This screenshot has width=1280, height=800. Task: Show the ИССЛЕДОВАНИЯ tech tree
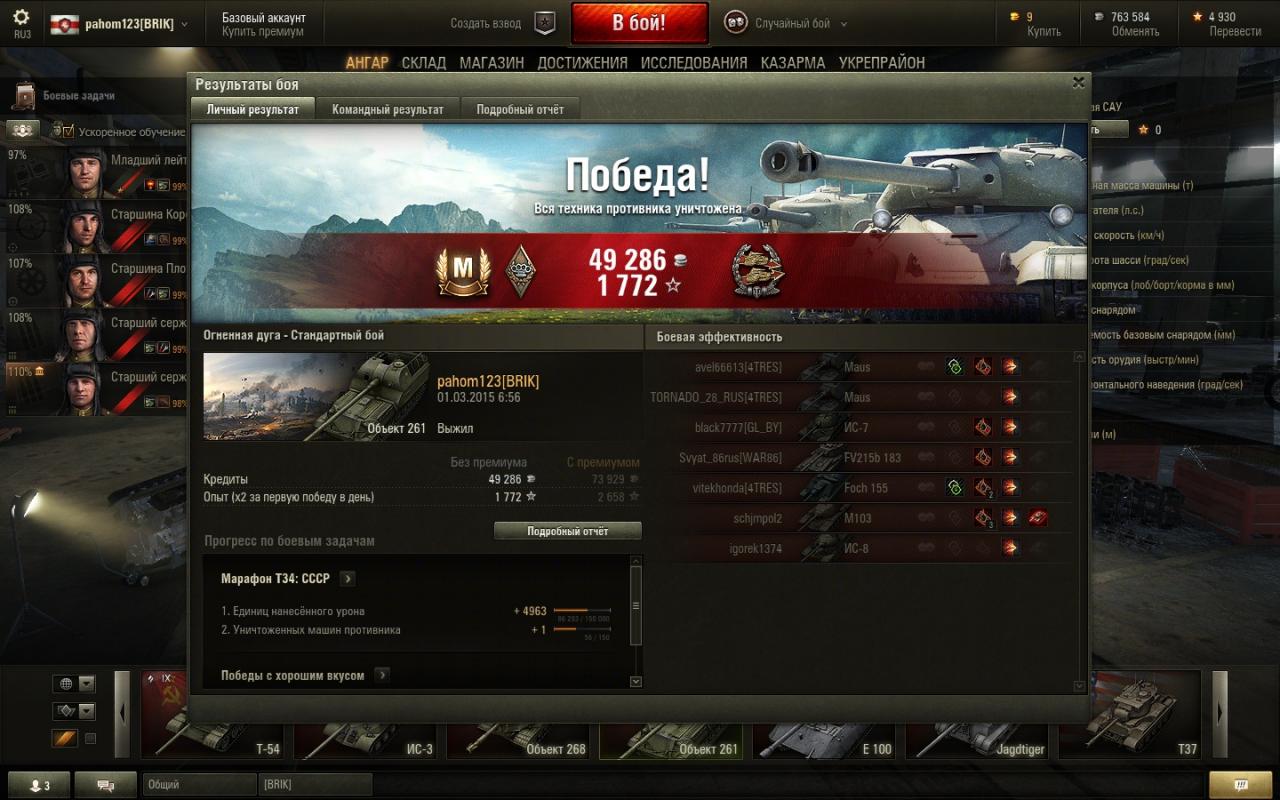coord(693,62)
